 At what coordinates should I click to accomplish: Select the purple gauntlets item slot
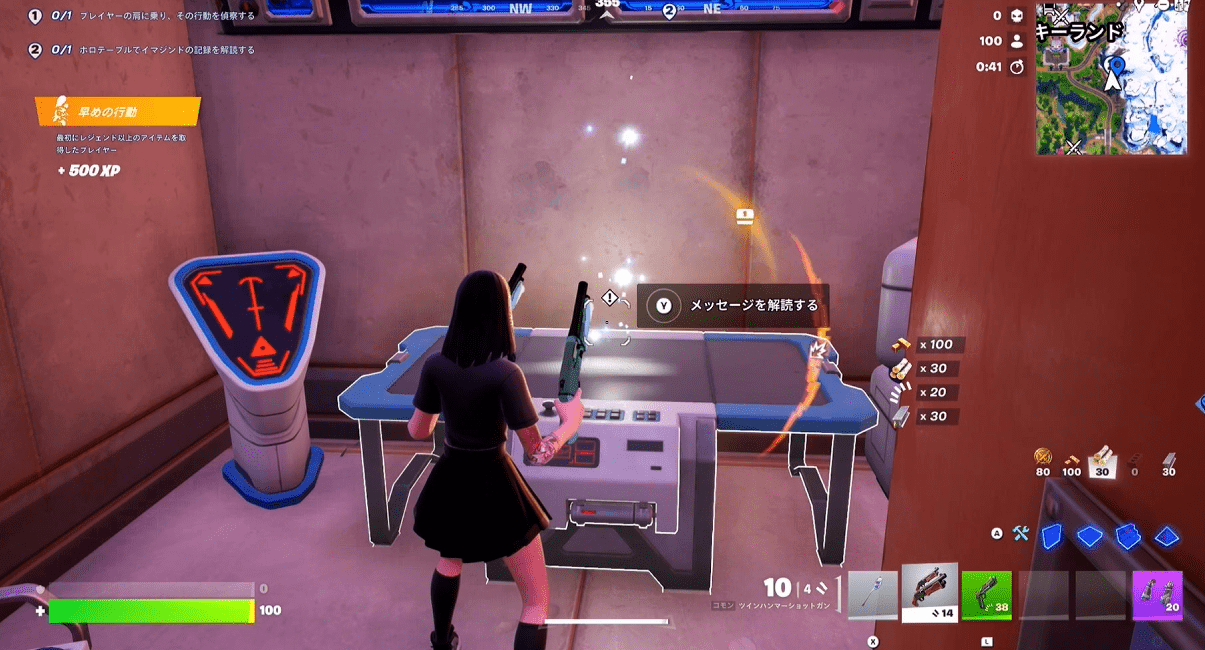[1157, 596]
